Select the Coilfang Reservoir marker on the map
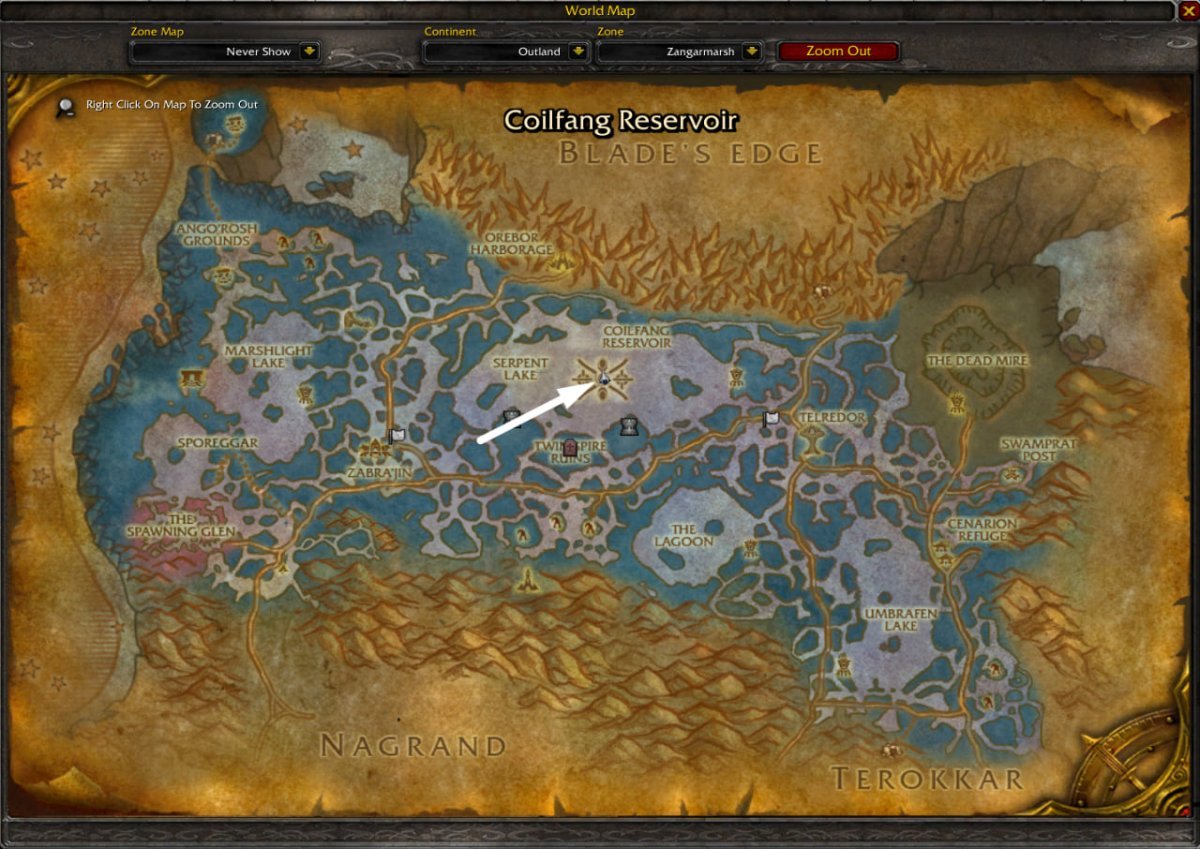The image size is (1200, 849). point(604,377)
